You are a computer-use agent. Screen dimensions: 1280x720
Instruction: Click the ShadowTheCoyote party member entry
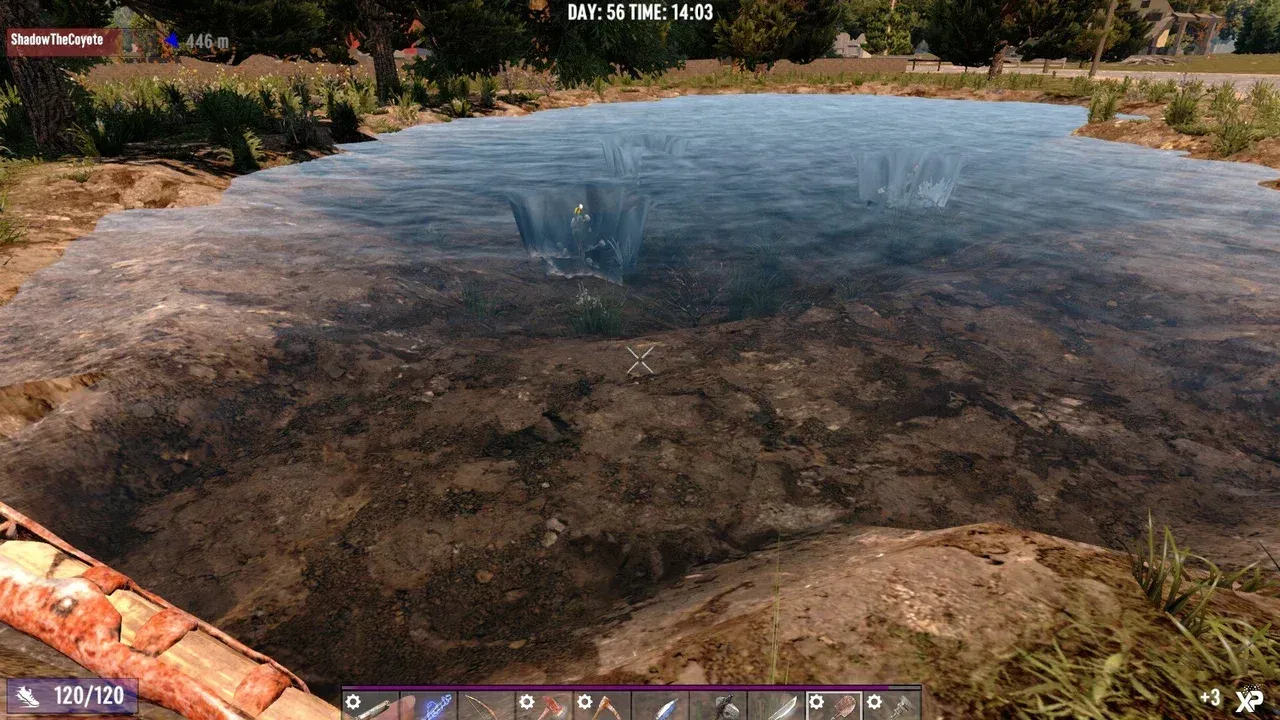tap(62, 40)
